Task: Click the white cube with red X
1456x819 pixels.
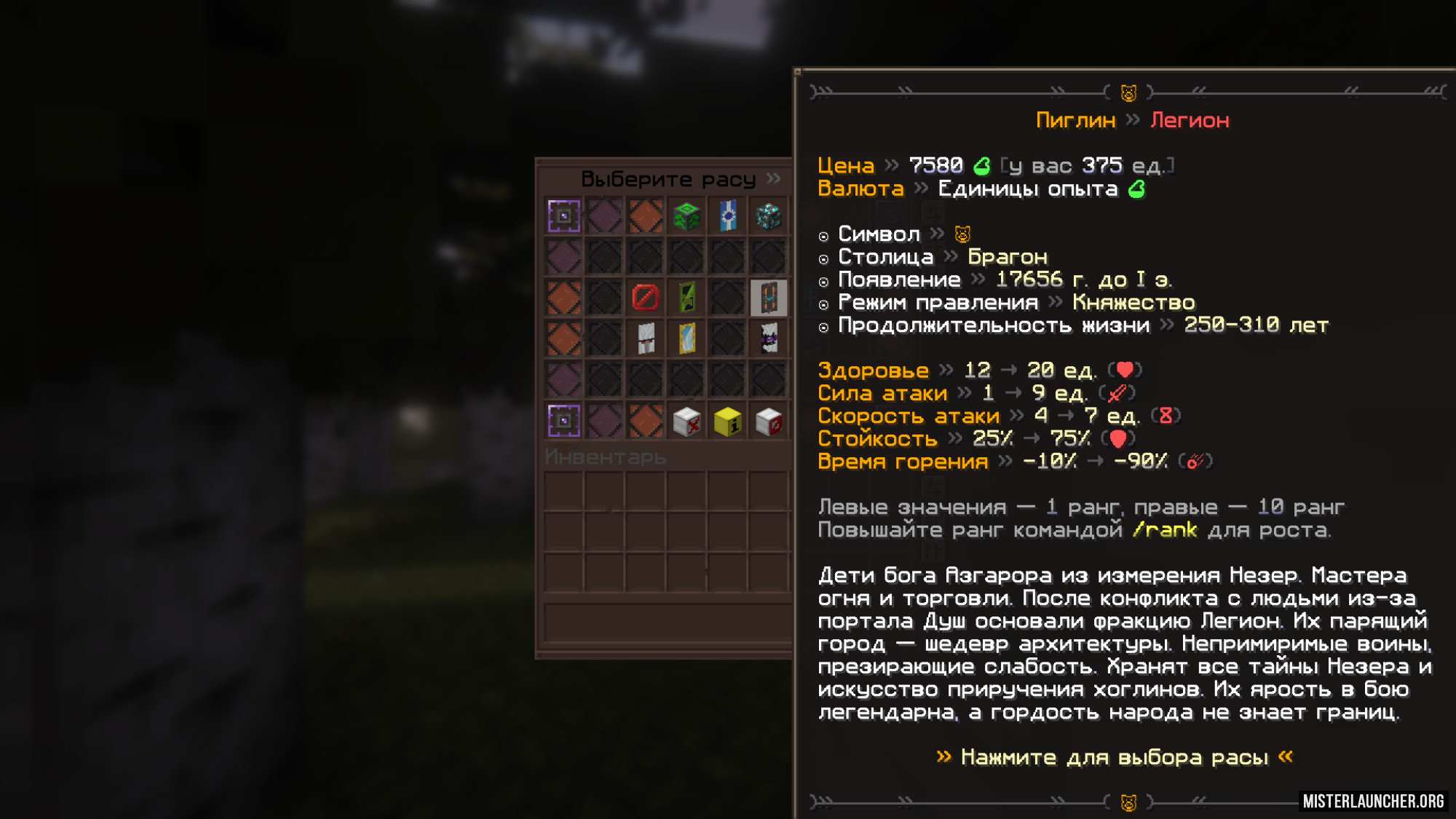Action: point(687,421)
